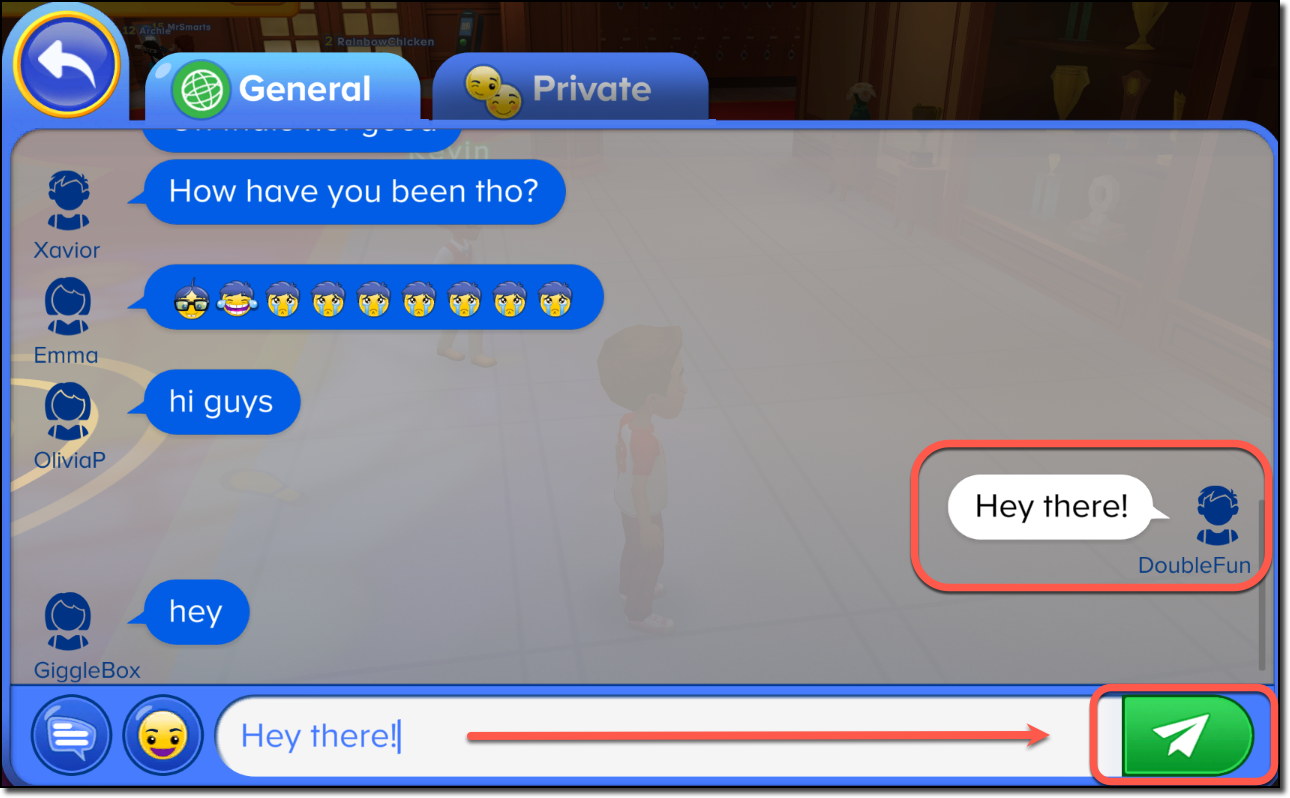This screenshot has height=798, width=1290.
Task: Click Emma's avatar icon
Action: pyautogui.click(x=66, y=305)
